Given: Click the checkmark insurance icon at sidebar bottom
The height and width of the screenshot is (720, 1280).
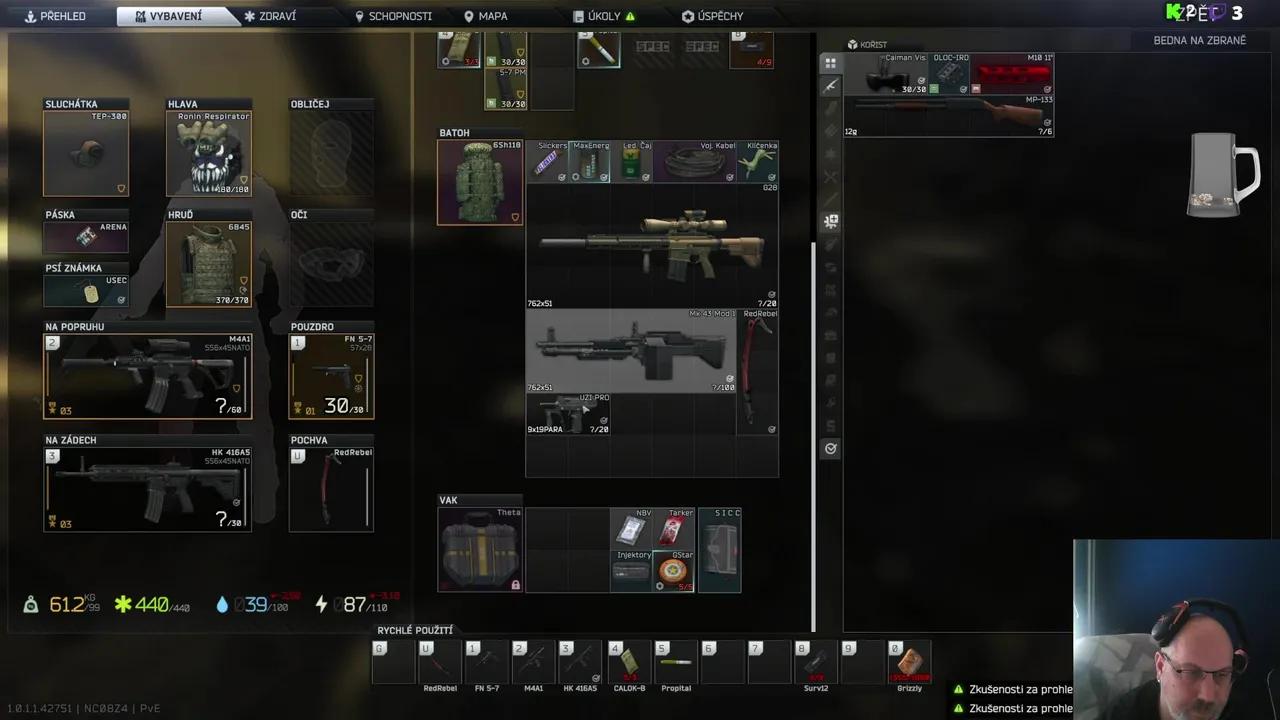Looking at the screenshot, I should click(x=830, y=448).
